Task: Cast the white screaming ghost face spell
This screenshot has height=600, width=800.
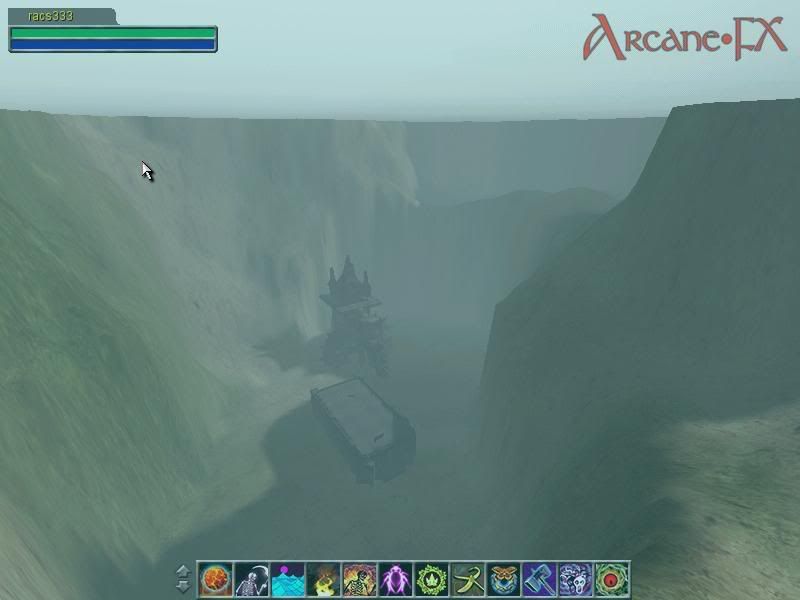Action: click(575, 578)
